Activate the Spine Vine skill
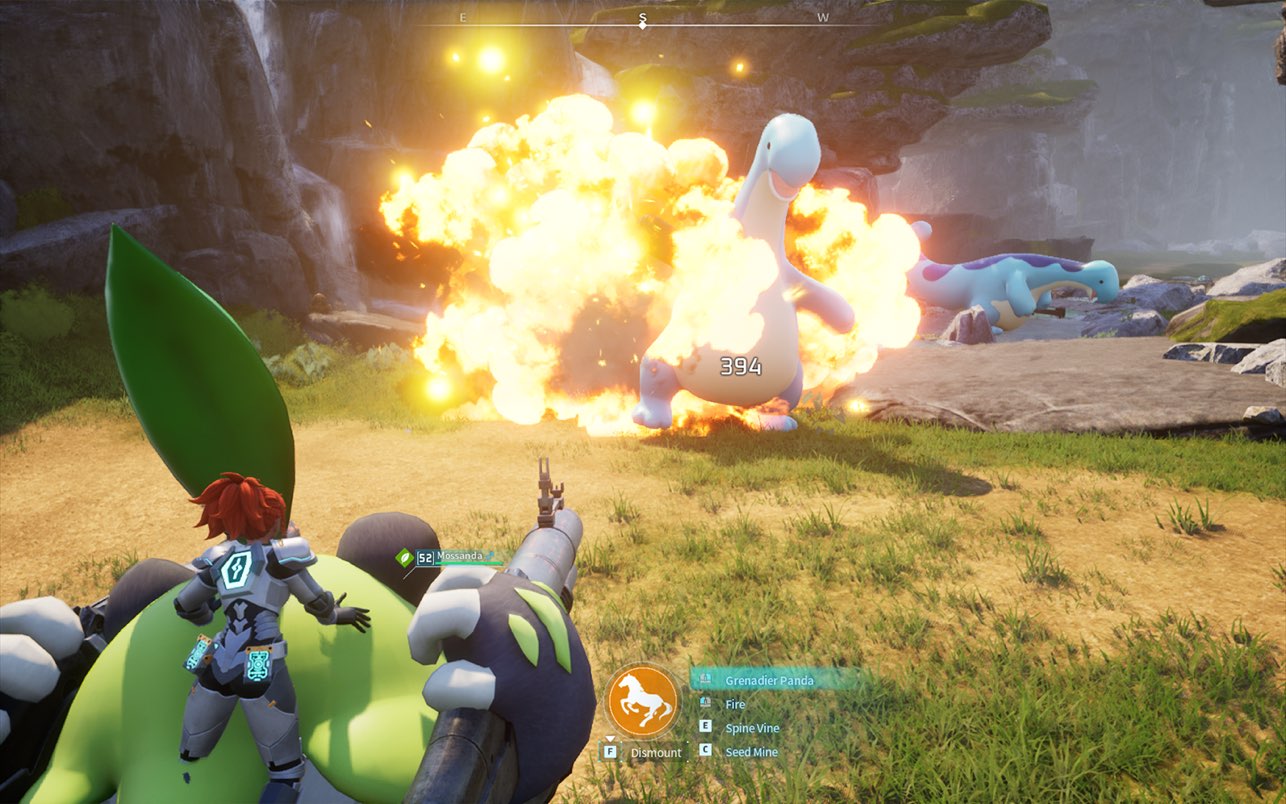This screenshot has height=804, width=1286. (751, 728)
